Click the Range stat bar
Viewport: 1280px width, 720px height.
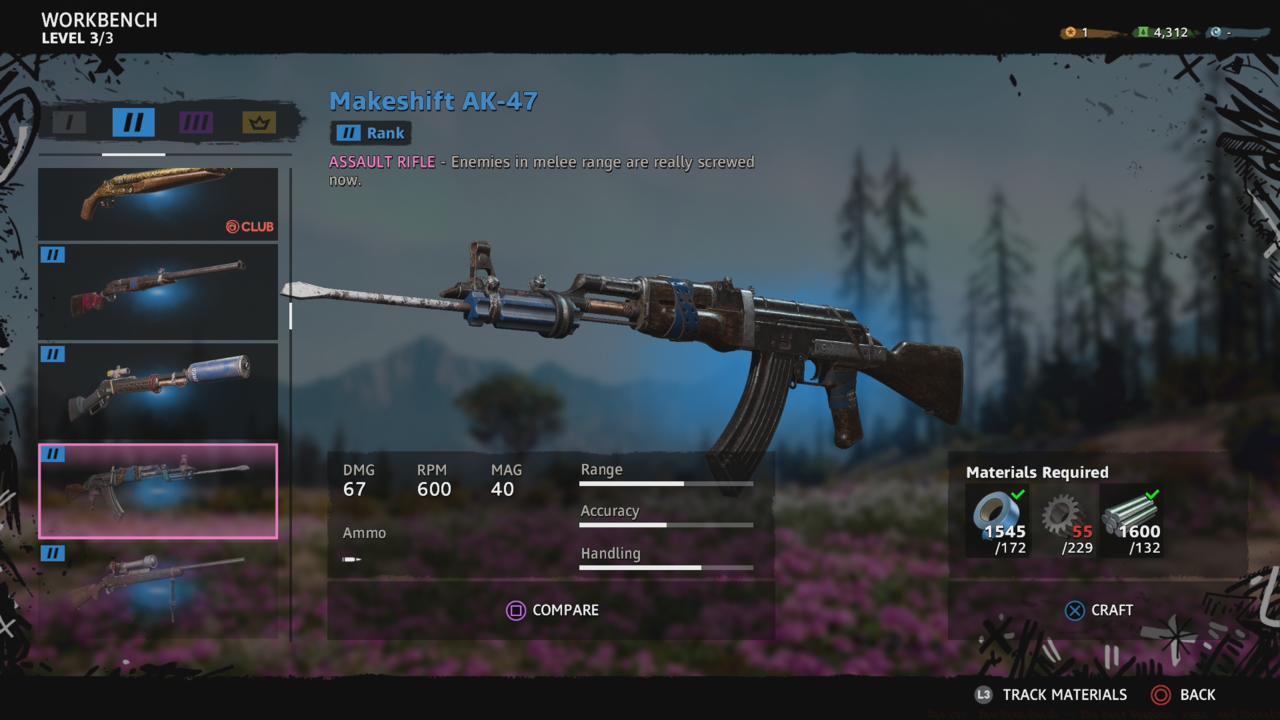666,484
